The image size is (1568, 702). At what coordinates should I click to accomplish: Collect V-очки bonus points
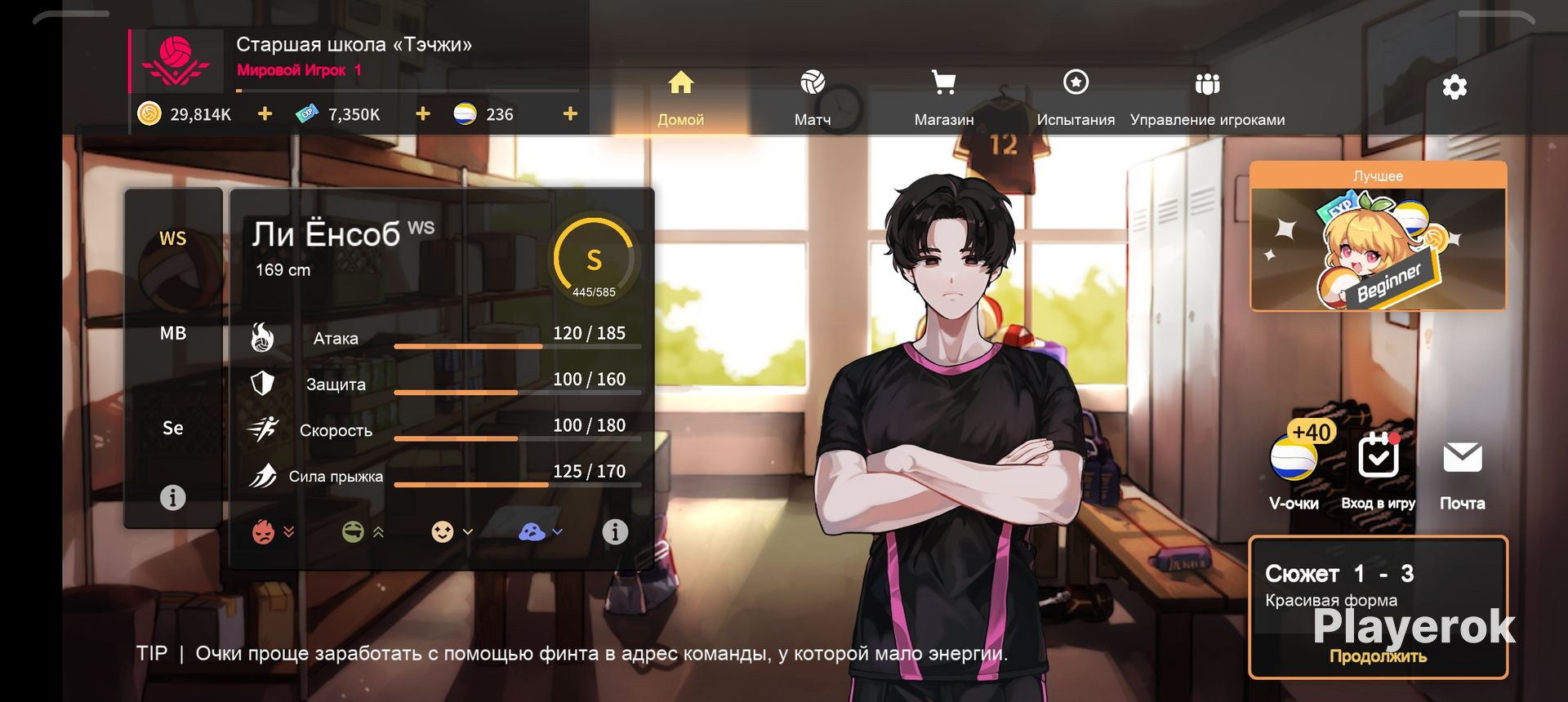tap(1294, 465)
